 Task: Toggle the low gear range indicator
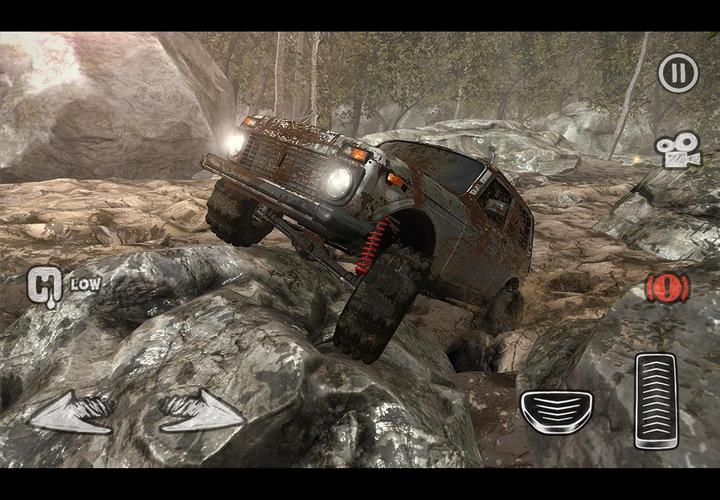46,285
